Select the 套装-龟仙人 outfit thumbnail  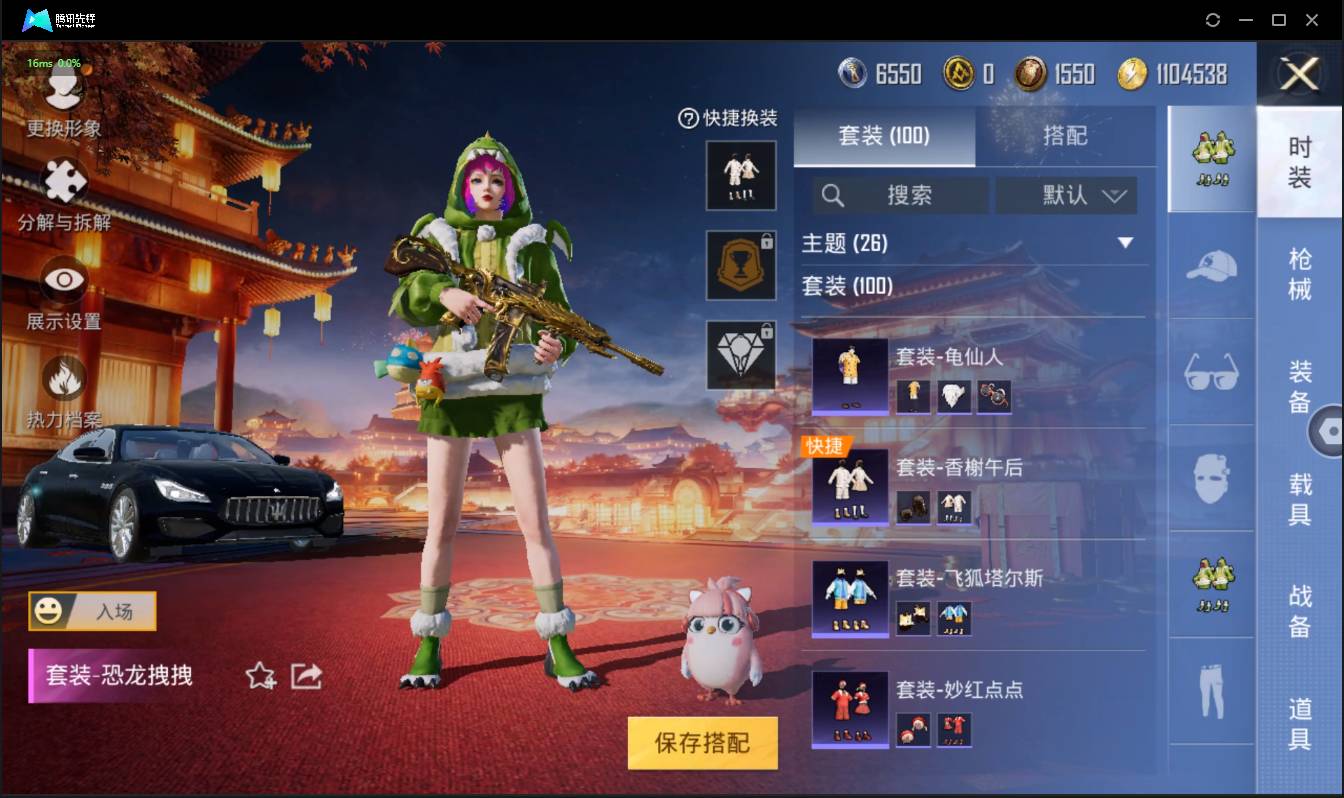[x=849, y=378]
